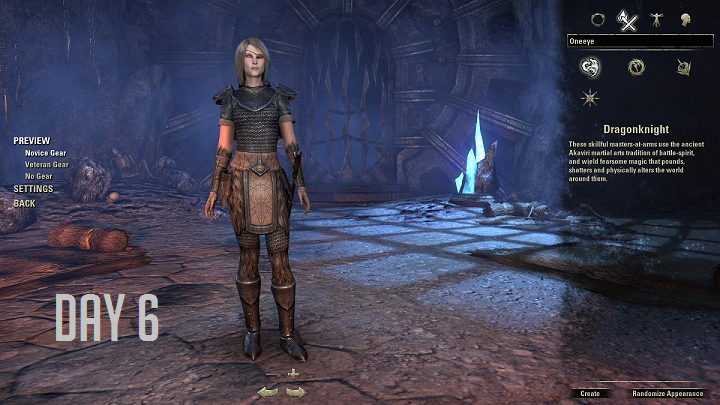Switch to the ouroboros race tab

(x=599, y=18)
